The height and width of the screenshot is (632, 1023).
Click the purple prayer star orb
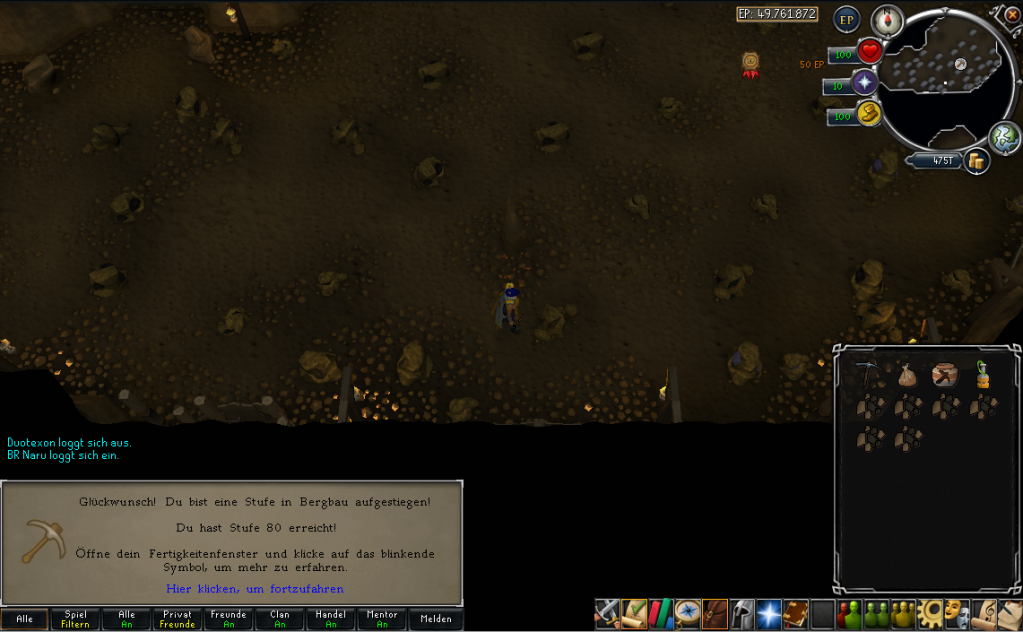click(x=864, y=83)
